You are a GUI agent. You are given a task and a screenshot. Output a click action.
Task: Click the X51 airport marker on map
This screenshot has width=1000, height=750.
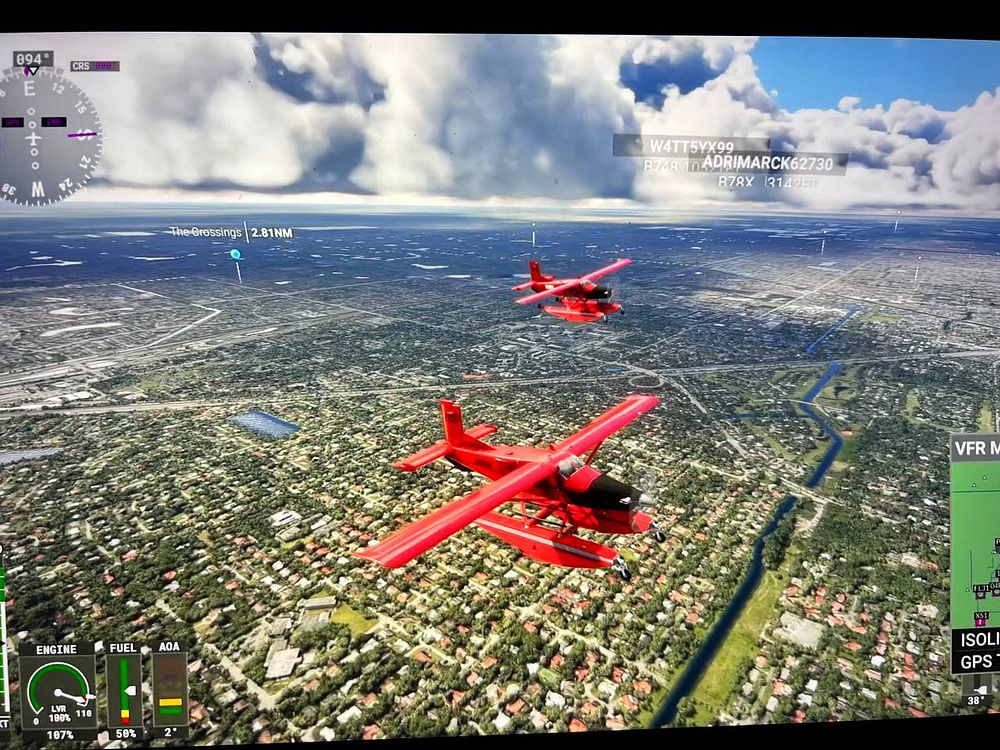[x=982, y=617]
